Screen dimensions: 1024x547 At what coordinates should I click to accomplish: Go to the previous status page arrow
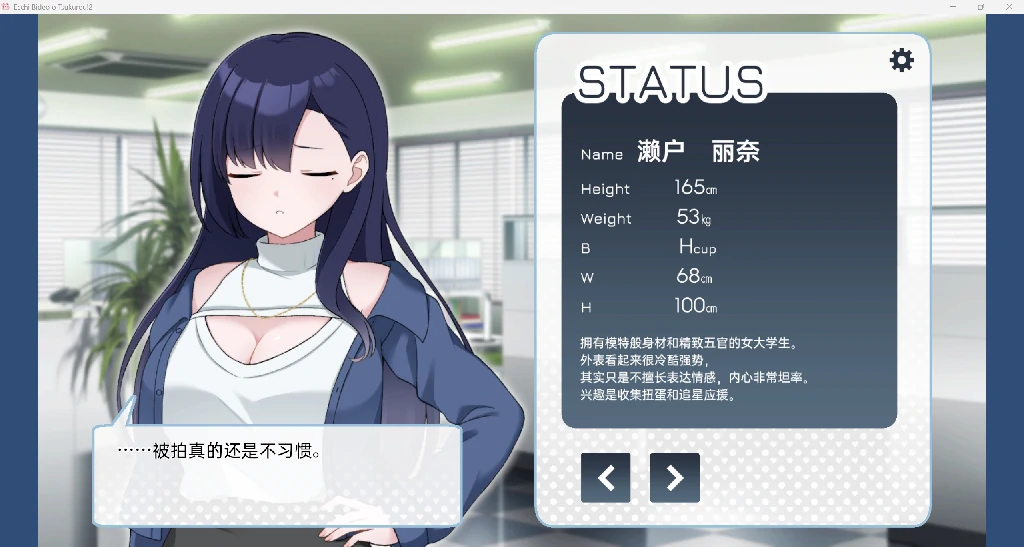pyautogui.click(x=605, y=478)
